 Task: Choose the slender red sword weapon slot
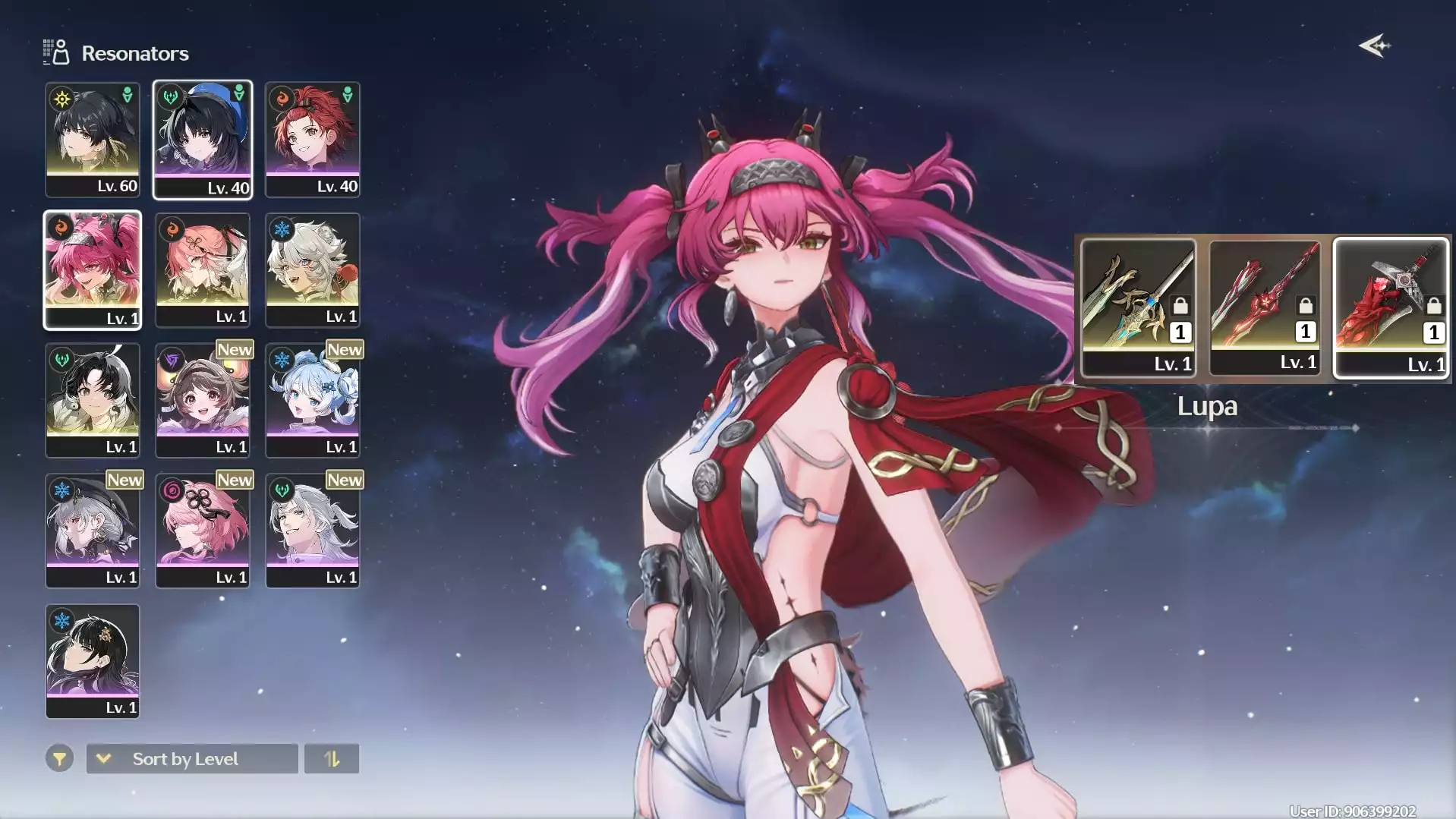[x=1265, y=307]
